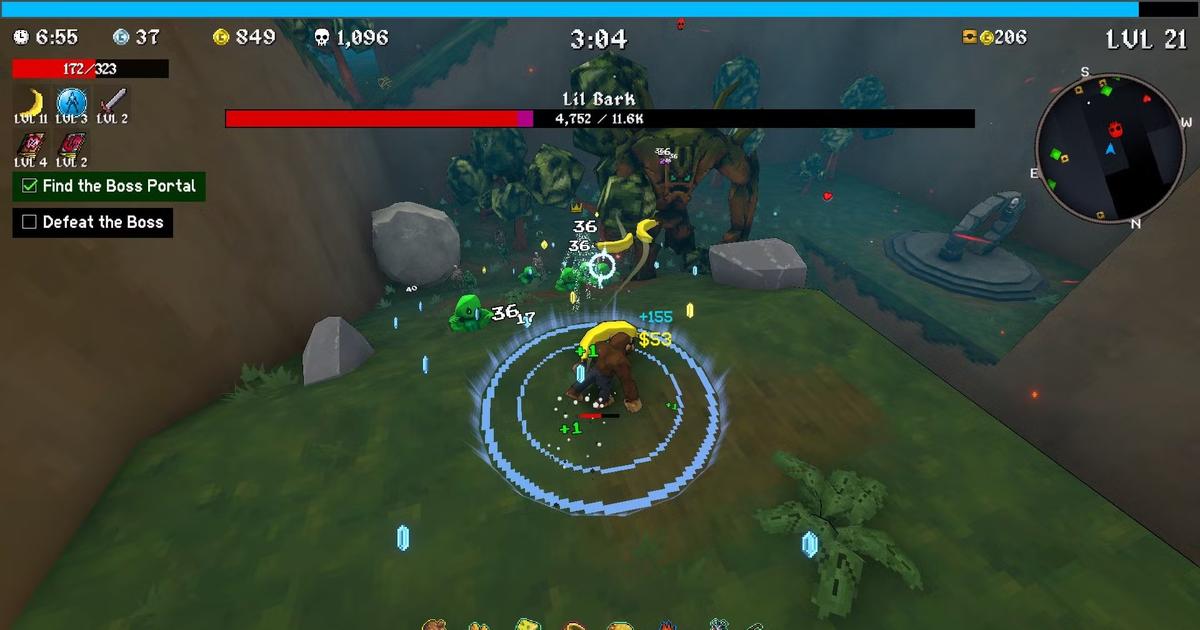The image size is (1200, 630).
Task: Select the sword weapon icon
Action: [x=112, y=101]
